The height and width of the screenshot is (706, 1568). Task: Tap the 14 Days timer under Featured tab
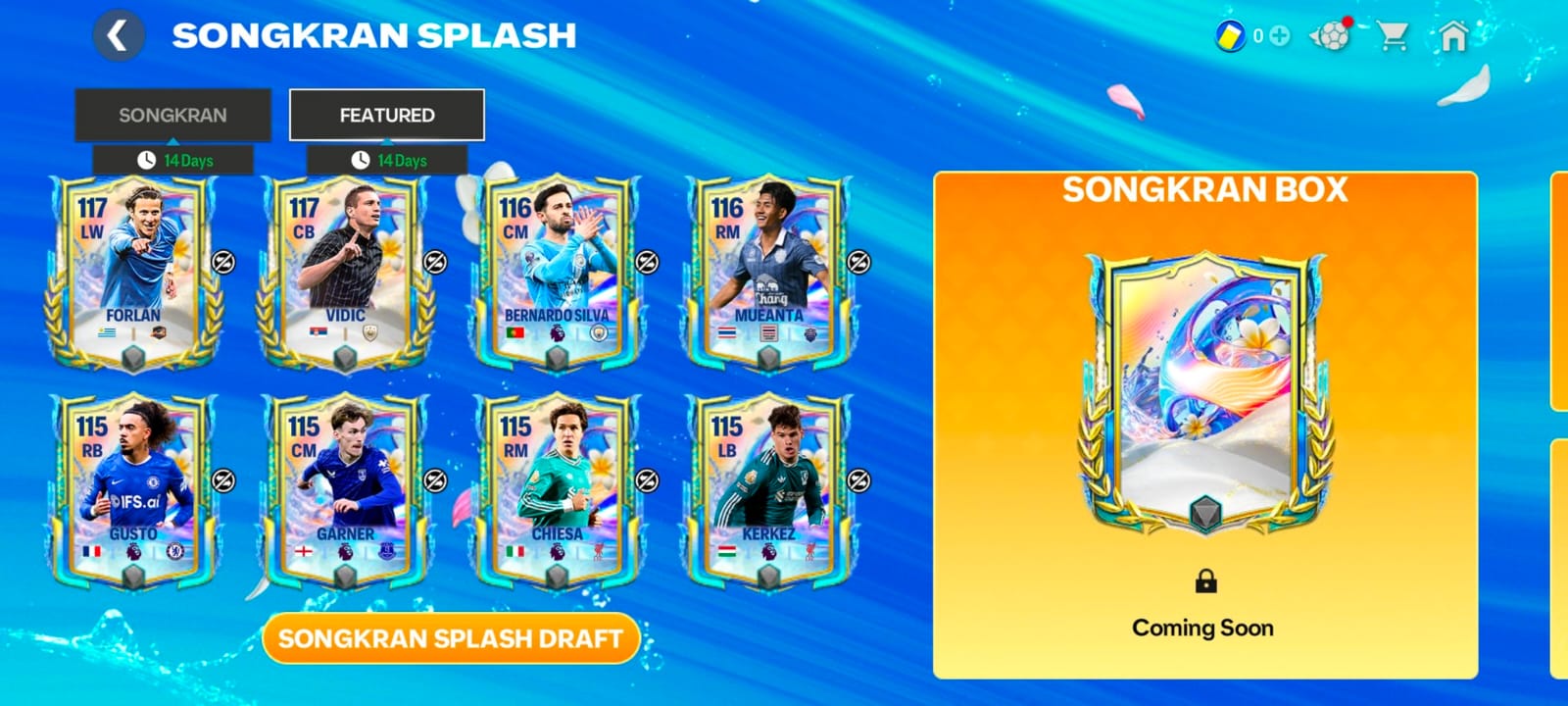tap(386, 158)
